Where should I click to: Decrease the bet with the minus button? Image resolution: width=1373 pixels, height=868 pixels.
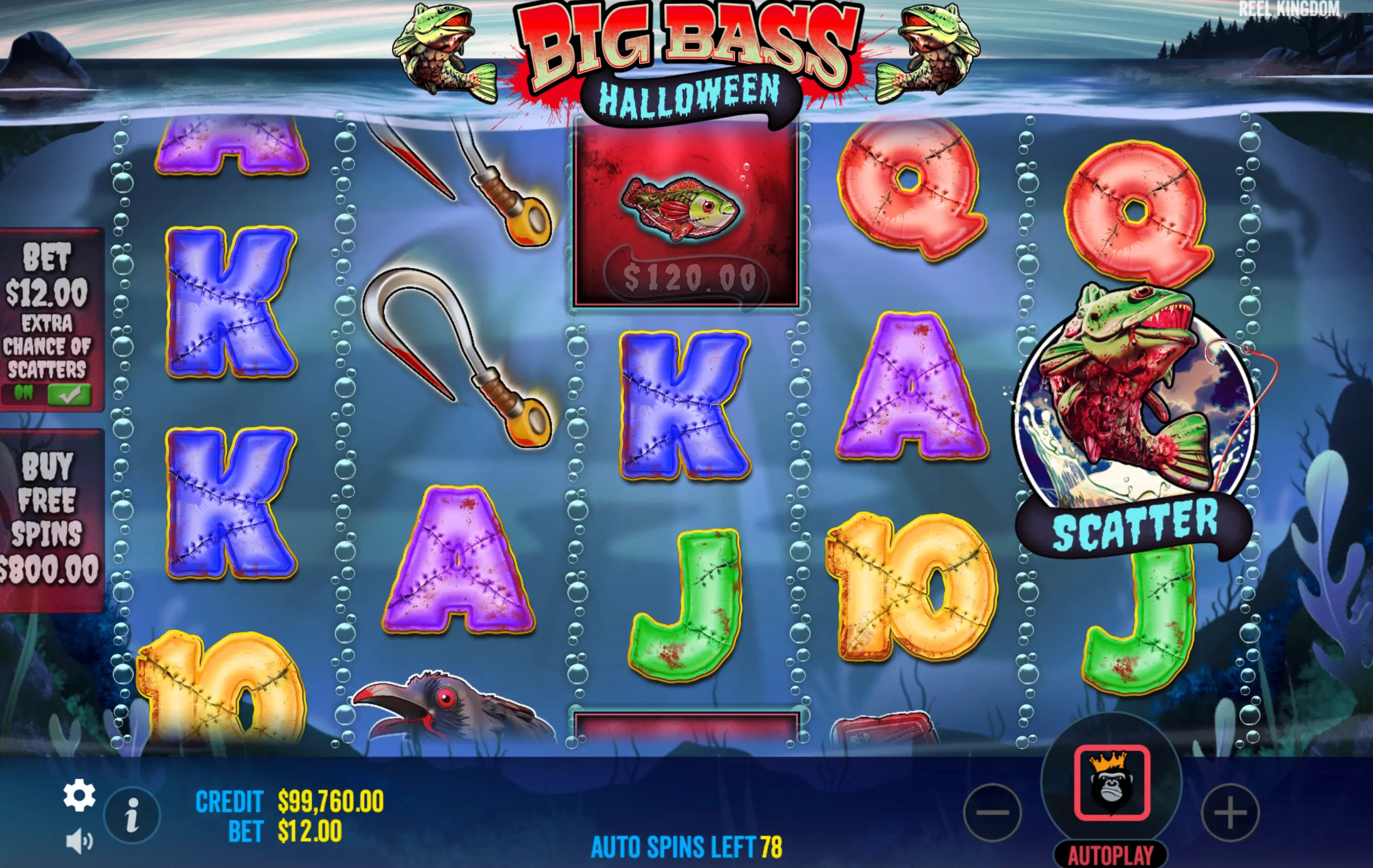pyautogui.click(x=992, y=813)
